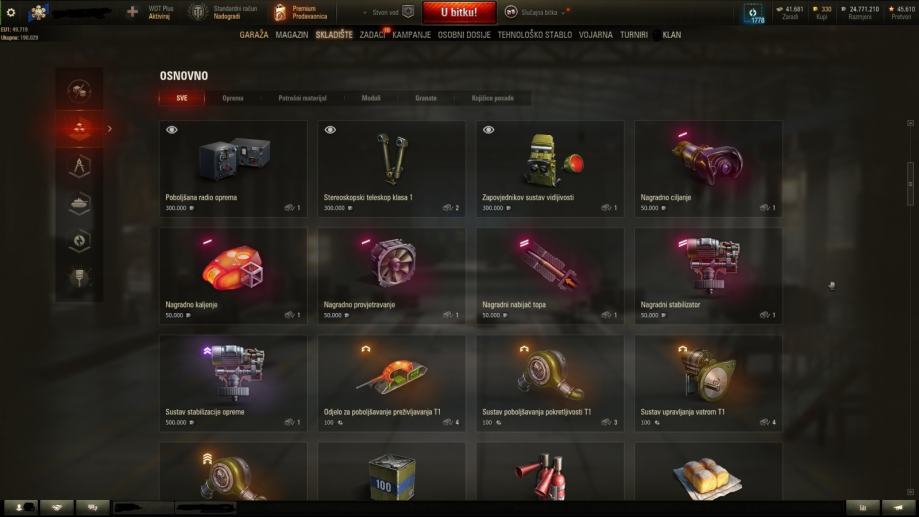Select Premium Prodavaonica shop
Viewport: 919px width, 517px height.
[x=299, y=12]
